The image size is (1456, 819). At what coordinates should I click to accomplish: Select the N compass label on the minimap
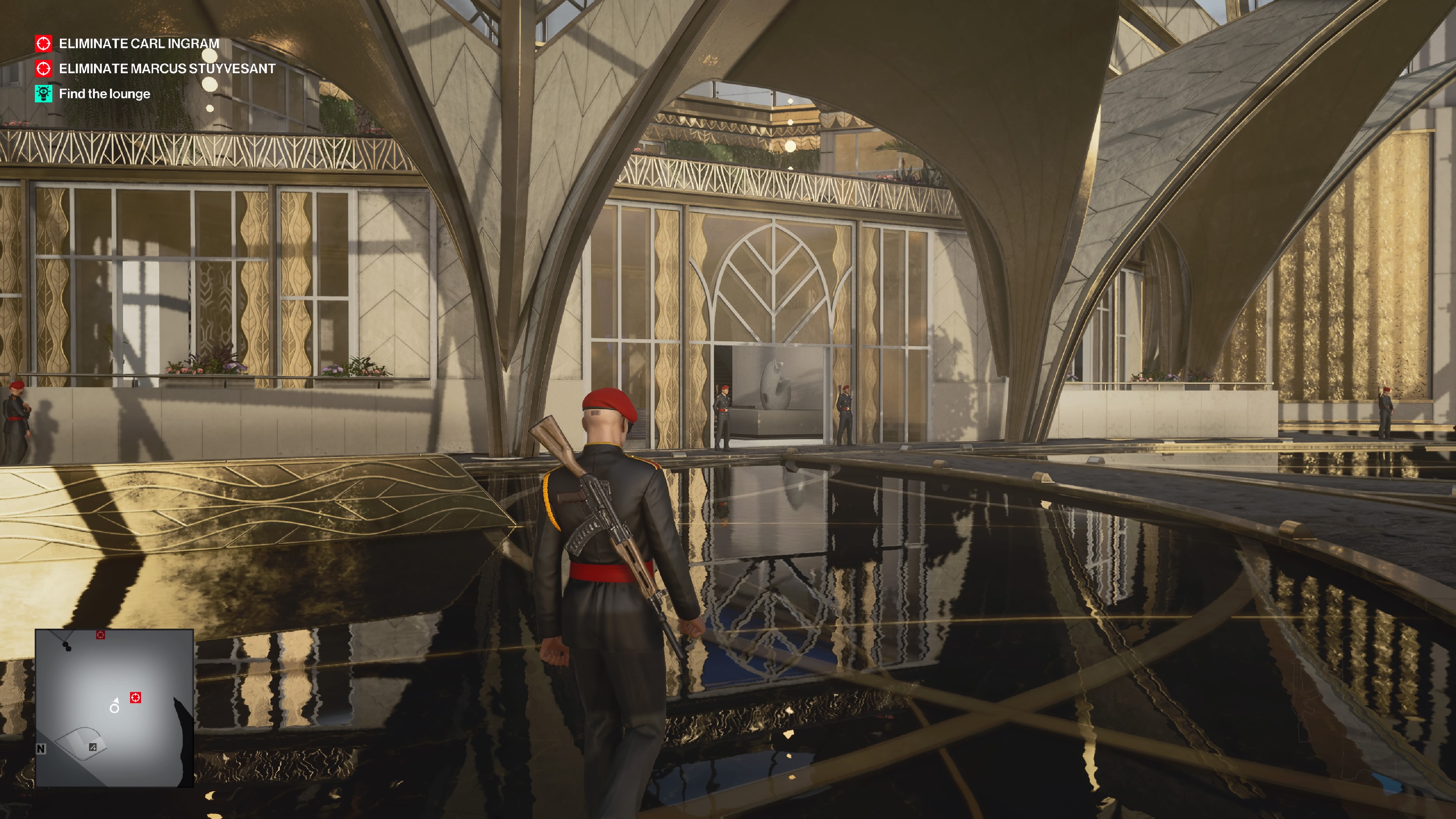point(41,748)
